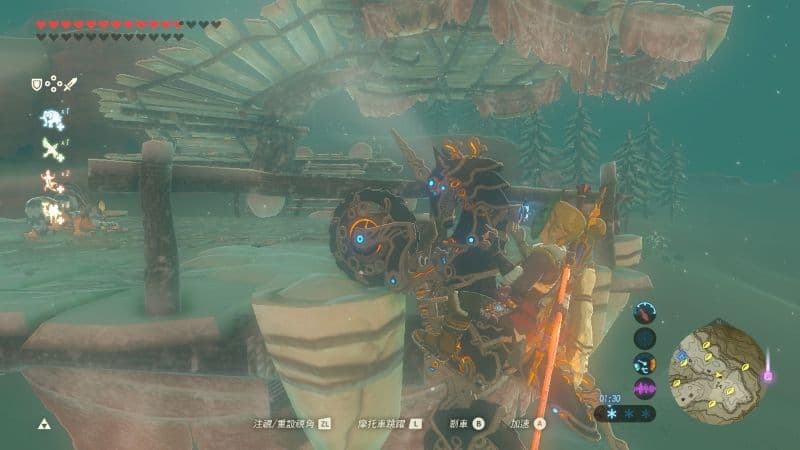Activate the red Daruk's Protection ability icon

51,180
